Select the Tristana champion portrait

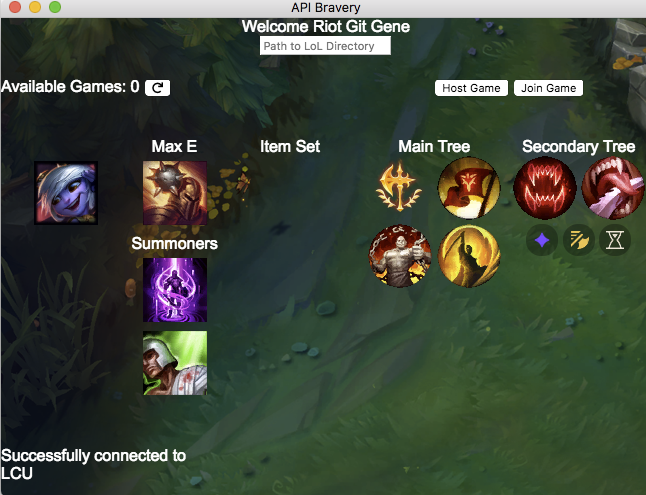[66, 193]
